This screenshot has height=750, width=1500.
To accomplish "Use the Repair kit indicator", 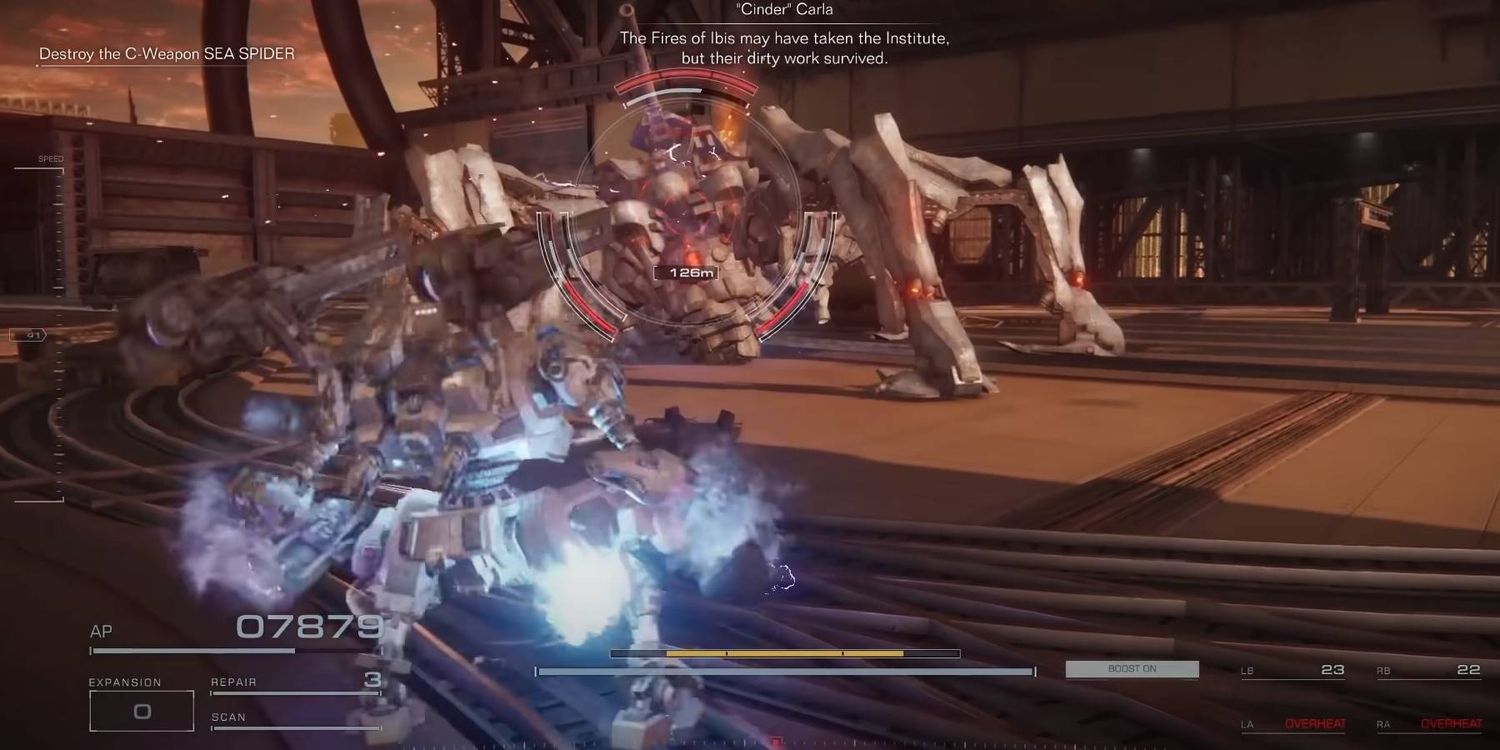I will (296, 683).
